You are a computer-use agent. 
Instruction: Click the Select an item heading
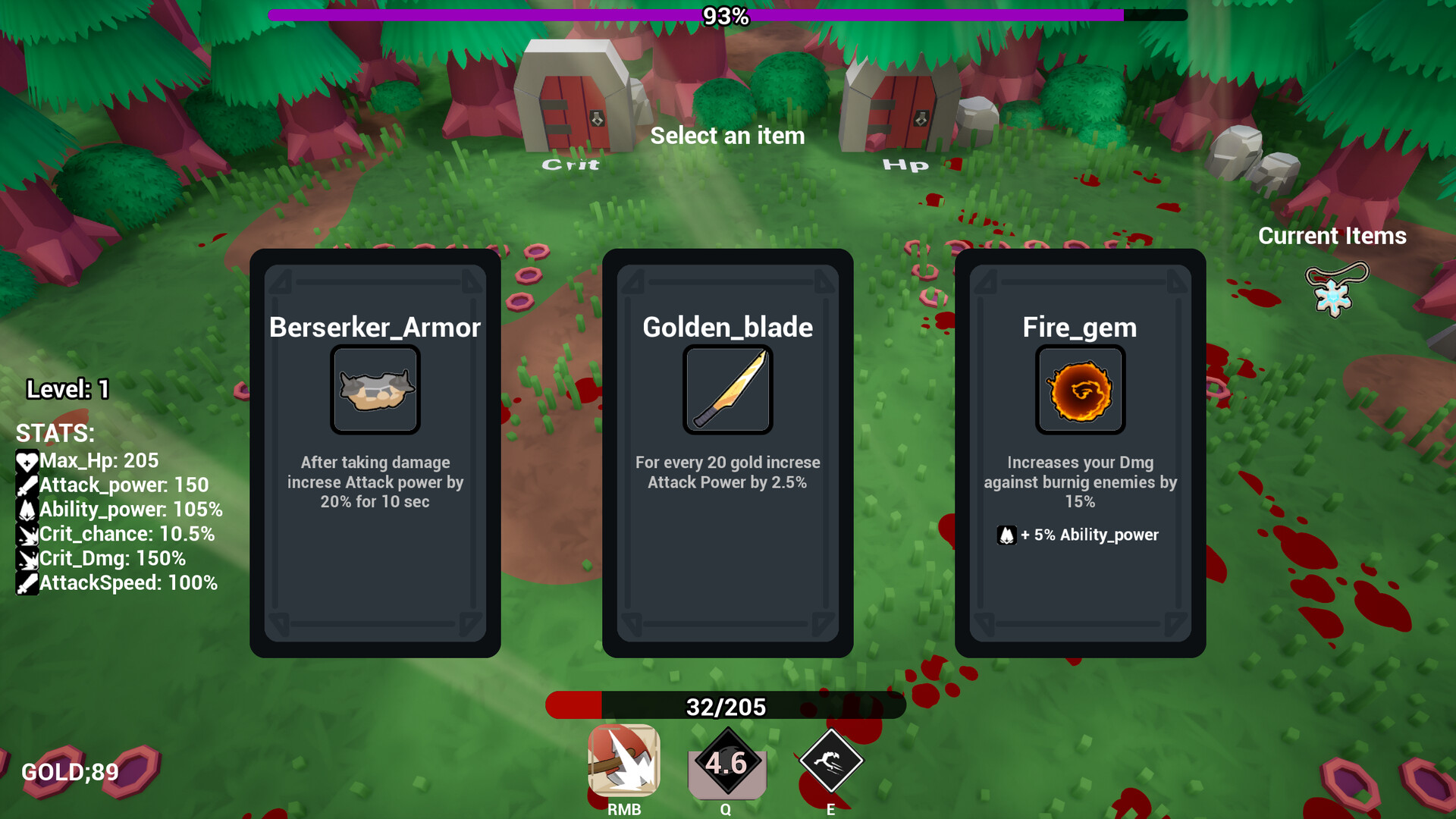tap(727, 136)
